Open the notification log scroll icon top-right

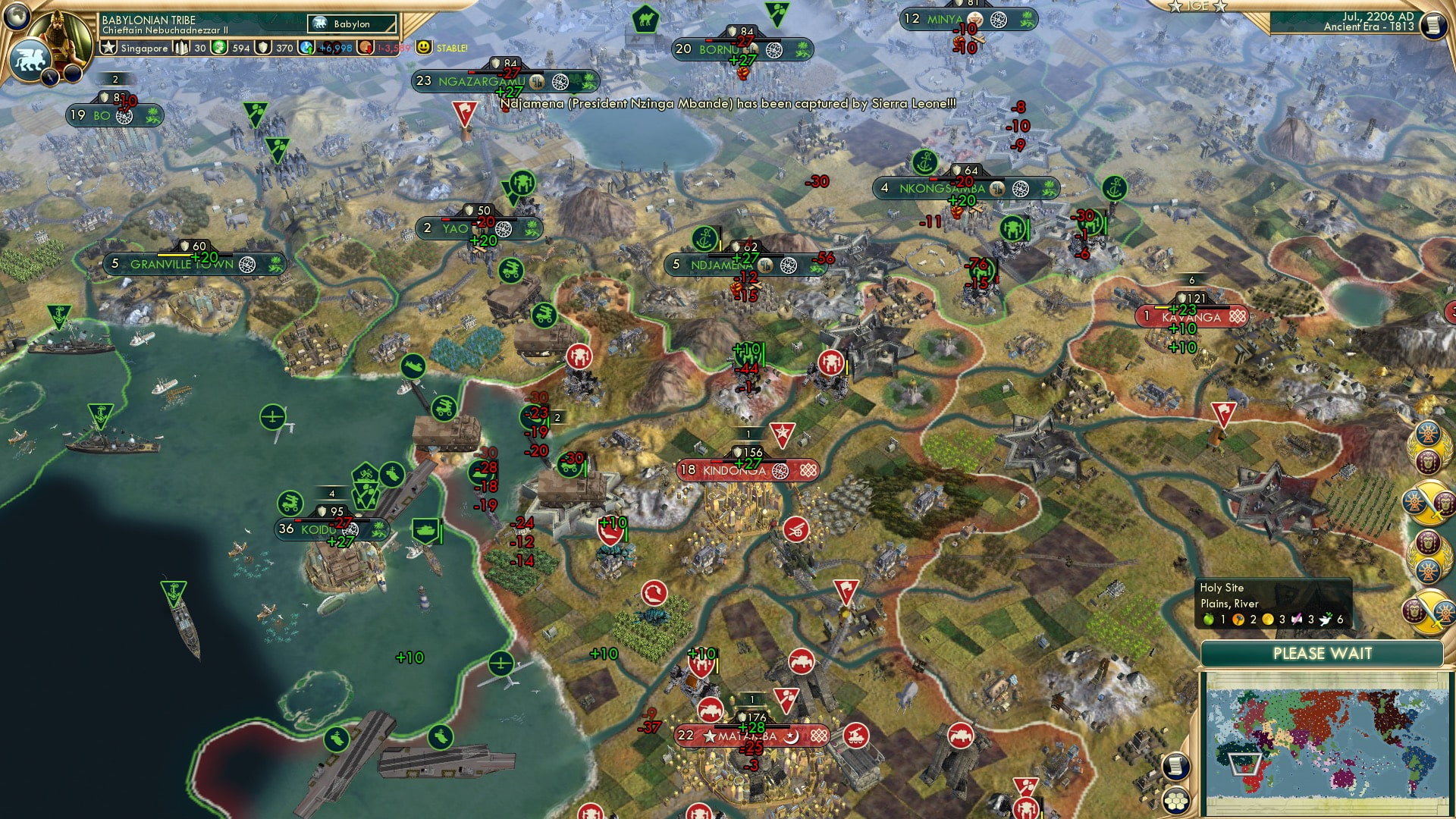point(1432,26)
